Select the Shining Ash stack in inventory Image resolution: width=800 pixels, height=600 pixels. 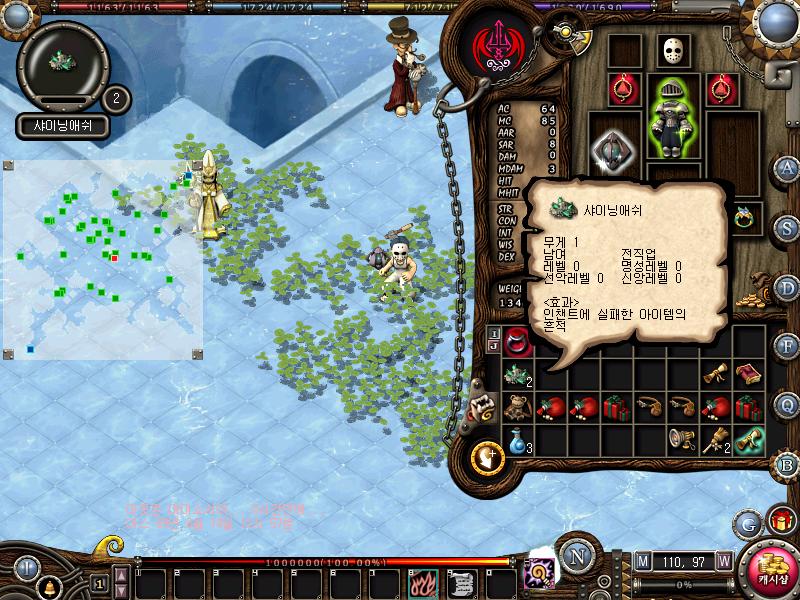tap(517, 374)
